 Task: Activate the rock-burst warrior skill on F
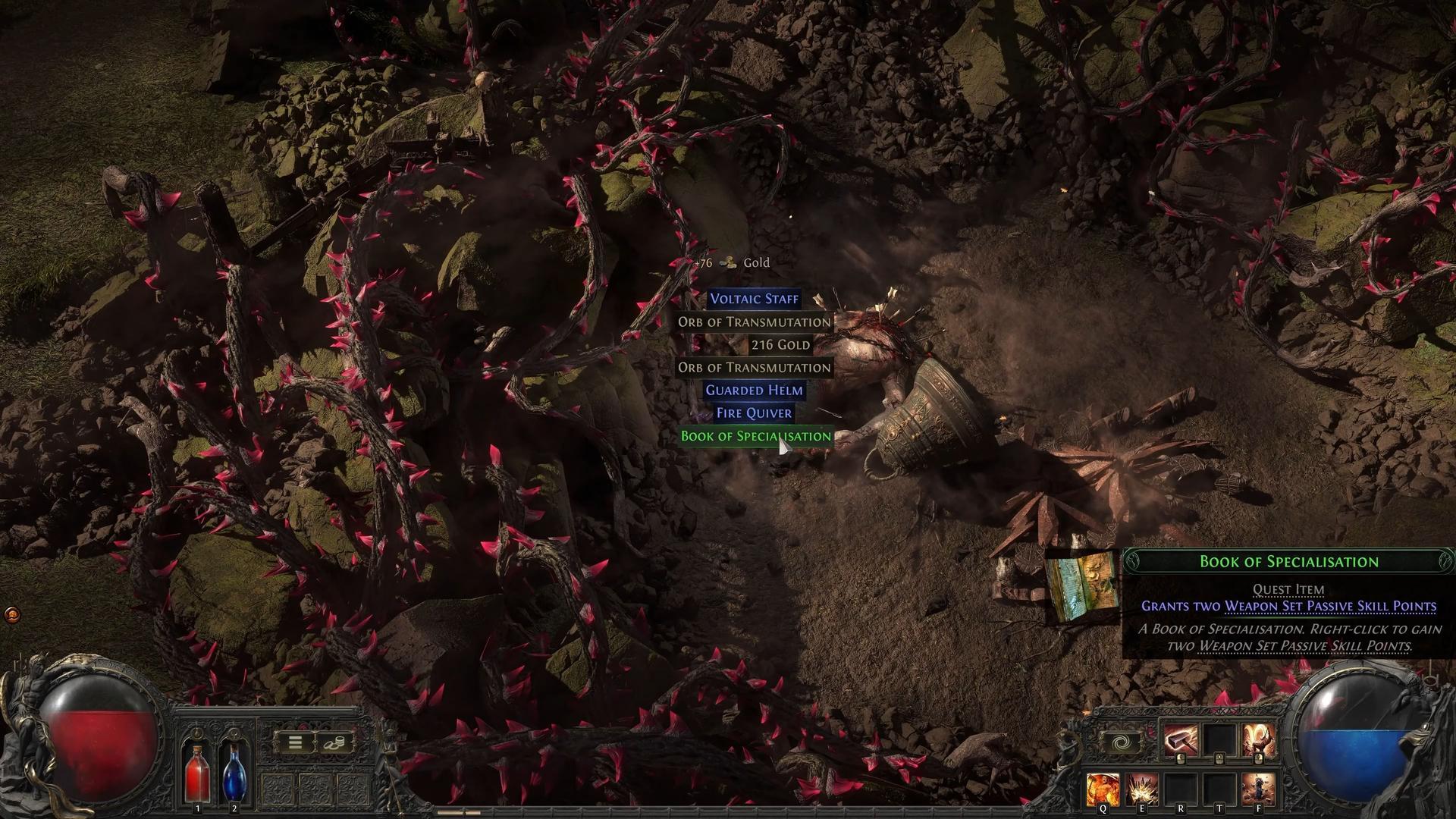[1258, 789]
